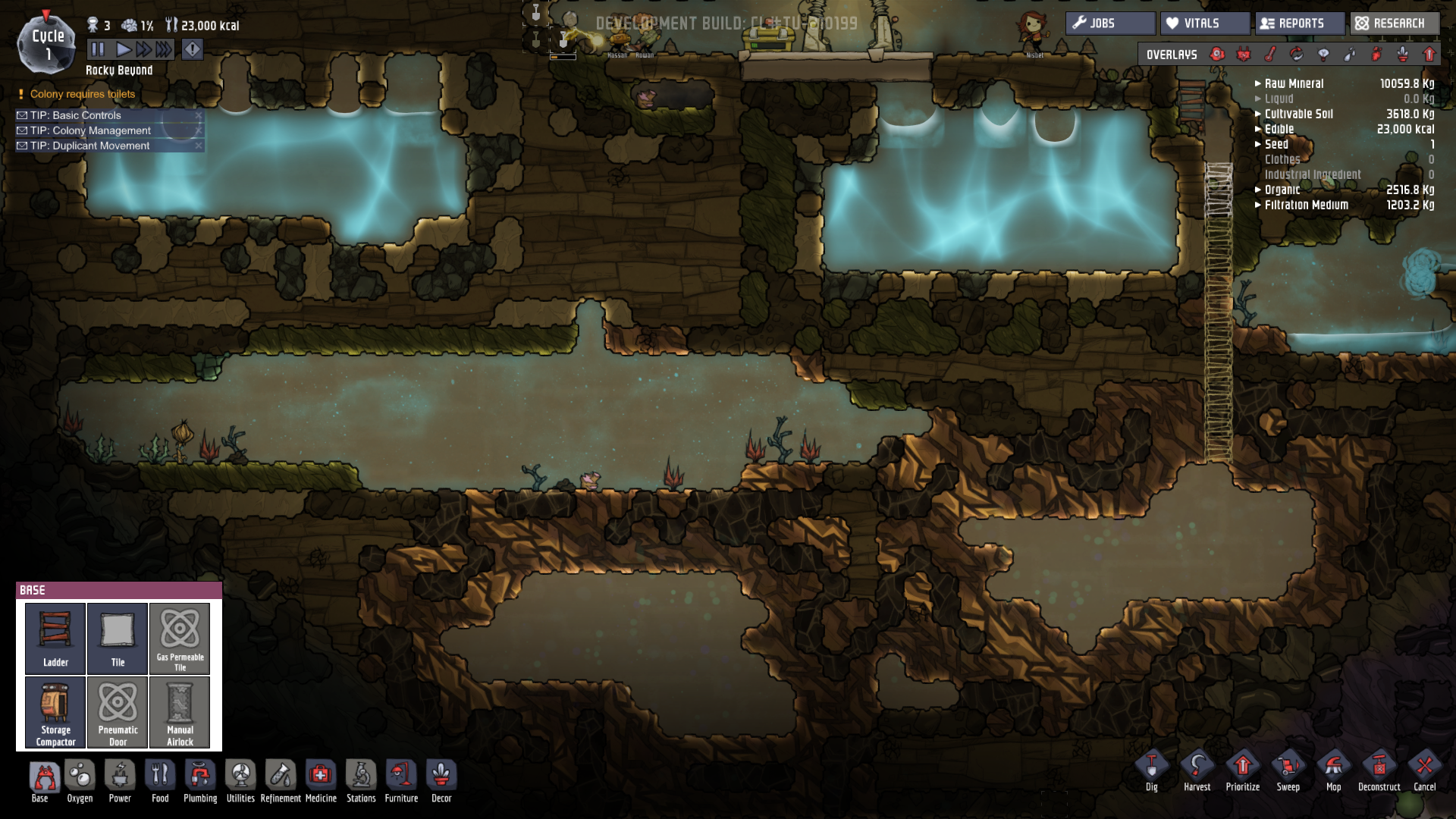Choose the Tile building option

(x=118, y=638)
